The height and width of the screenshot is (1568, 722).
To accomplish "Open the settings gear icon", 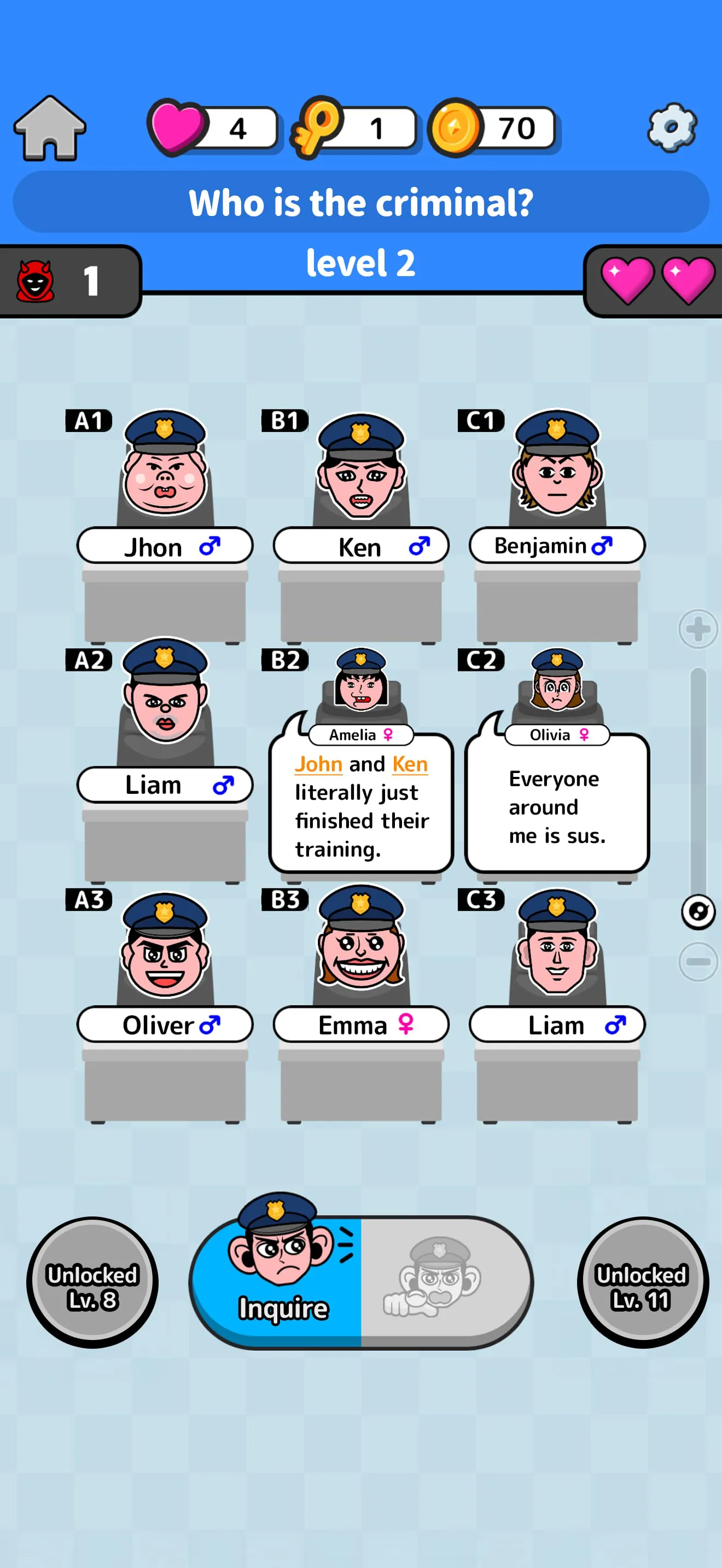I will tap(672, 128).
